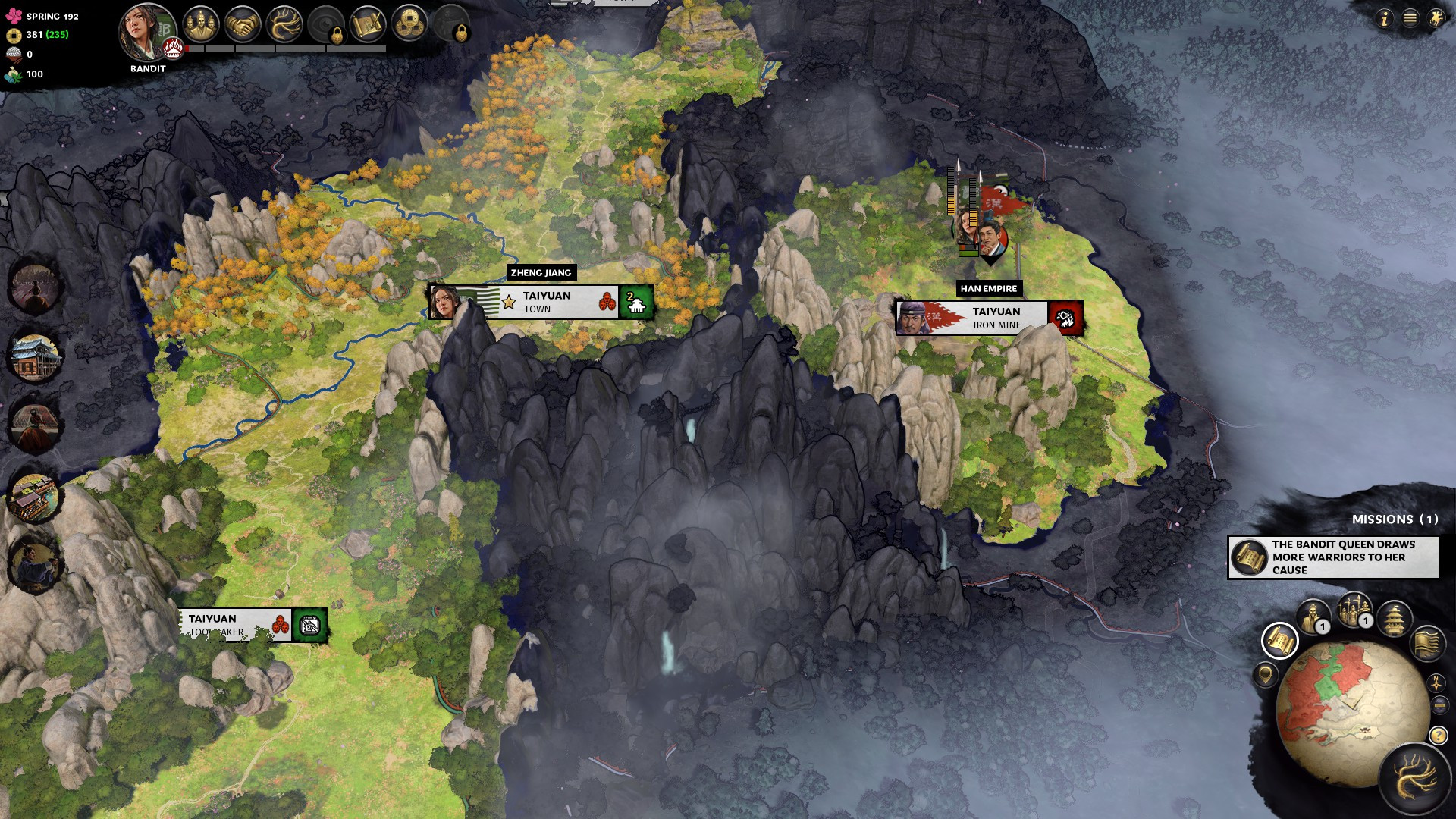This screenshot has width=1456, height=819.
Task: Open the golden scroll and brush panel
Action: [368, 25]
